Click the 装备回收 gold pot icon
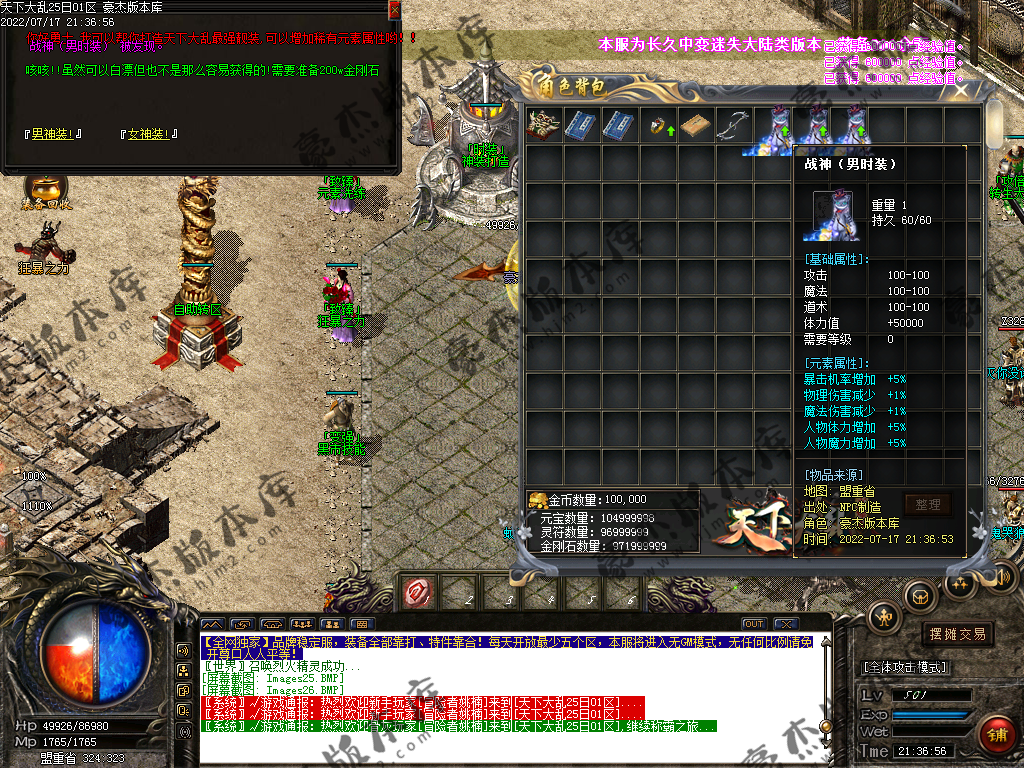Screen dimensions: 1024x768 (x=45, y=190)
